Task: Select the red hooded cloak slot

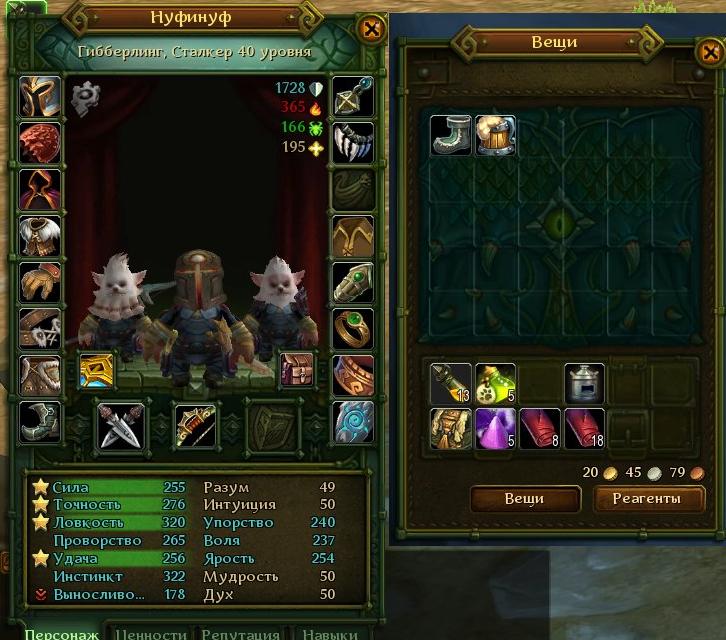Action: [x=40, y=190]
